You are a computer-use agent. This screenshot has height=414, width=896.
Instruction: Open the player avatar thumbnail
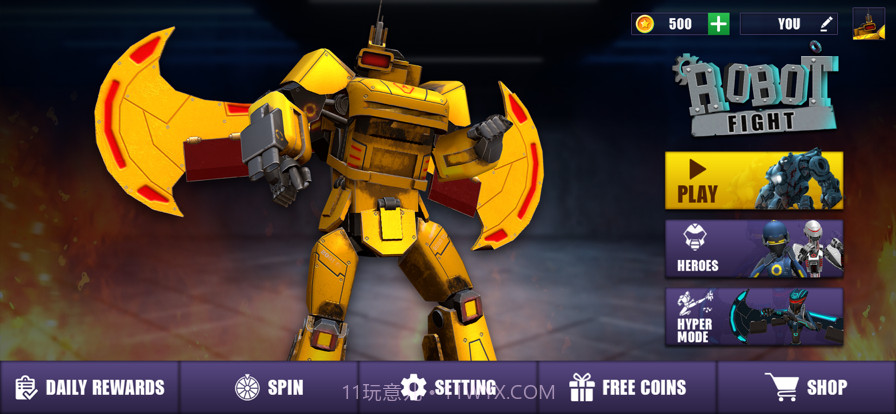pos(868,24)
